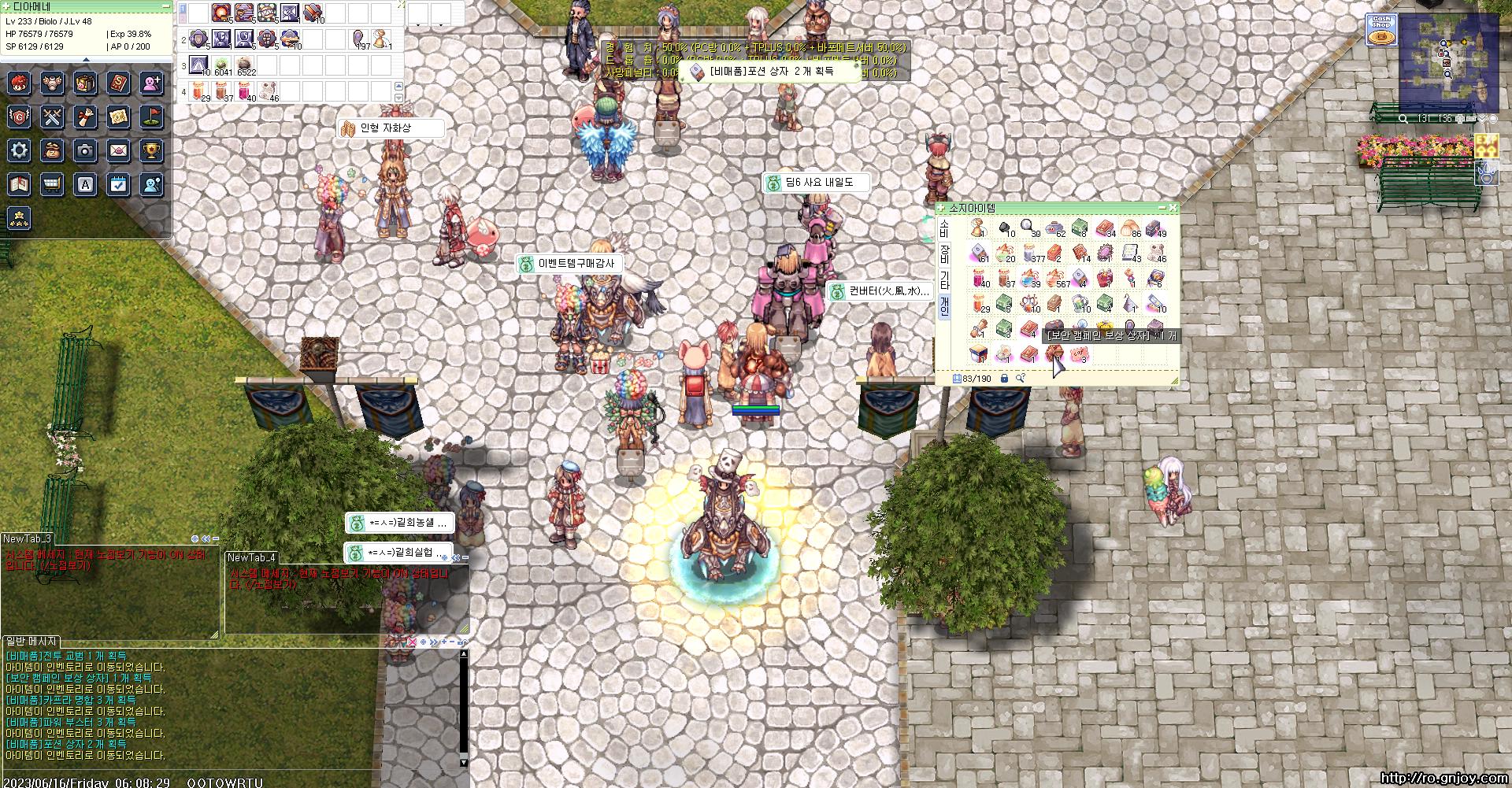The image size is (1512, 788).
Task: Zoom out the minimap with the minus button
Action: point(1469,119)
